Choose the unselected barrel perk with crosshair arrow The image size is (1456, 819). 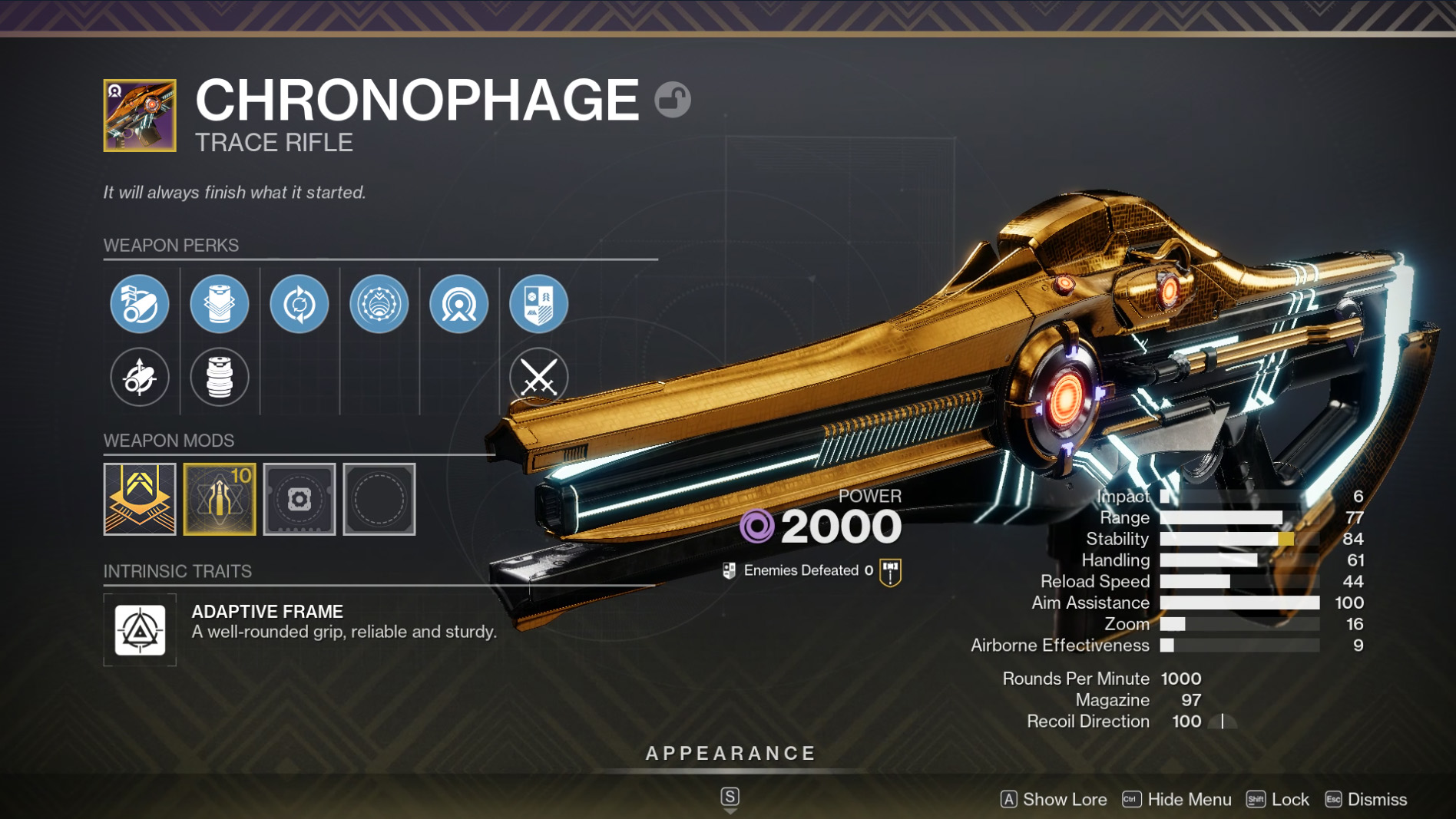coord(140,377)
